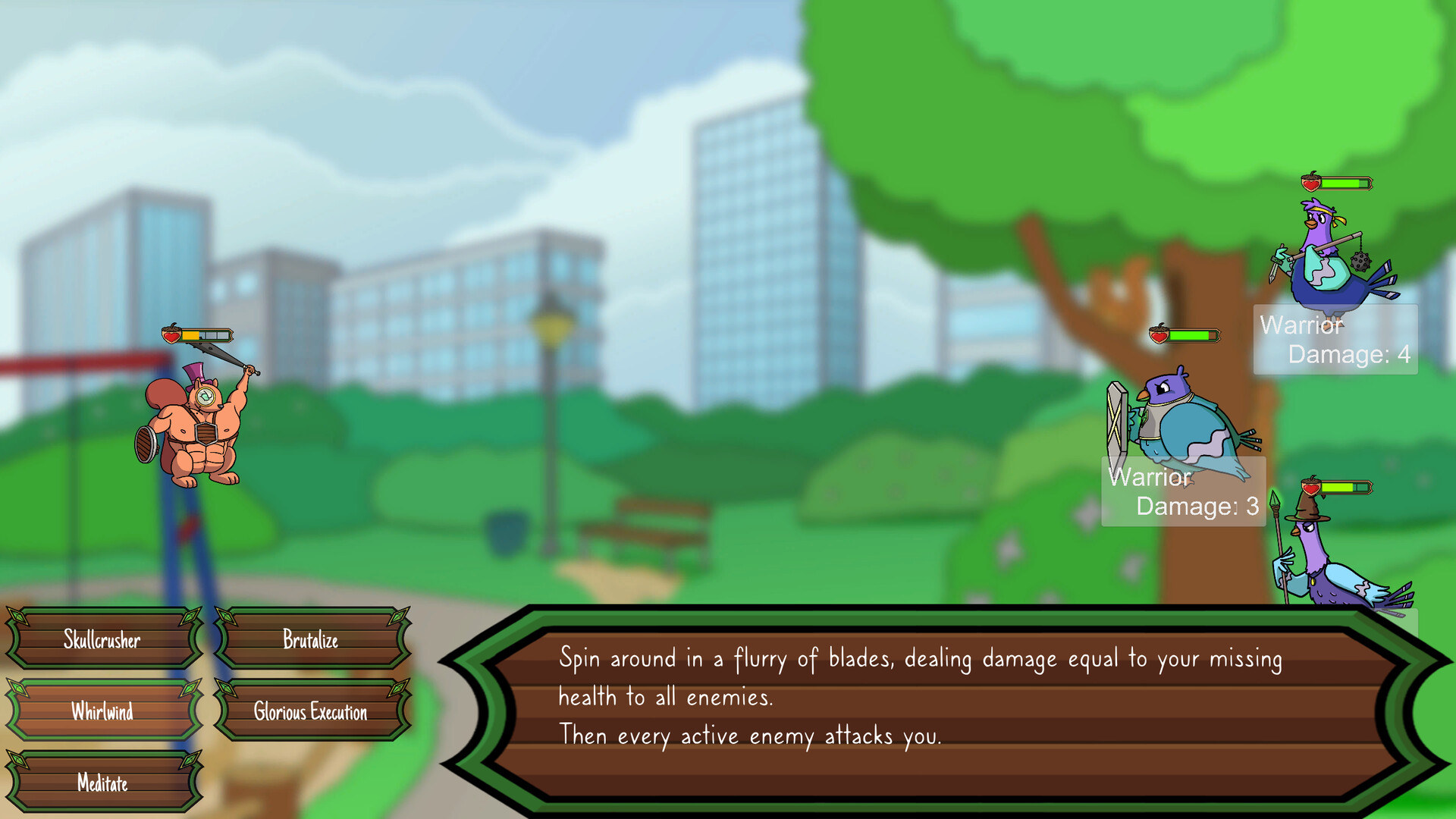Activate the Whirlwind ability
1456x819 pixels.
(102, 711)
